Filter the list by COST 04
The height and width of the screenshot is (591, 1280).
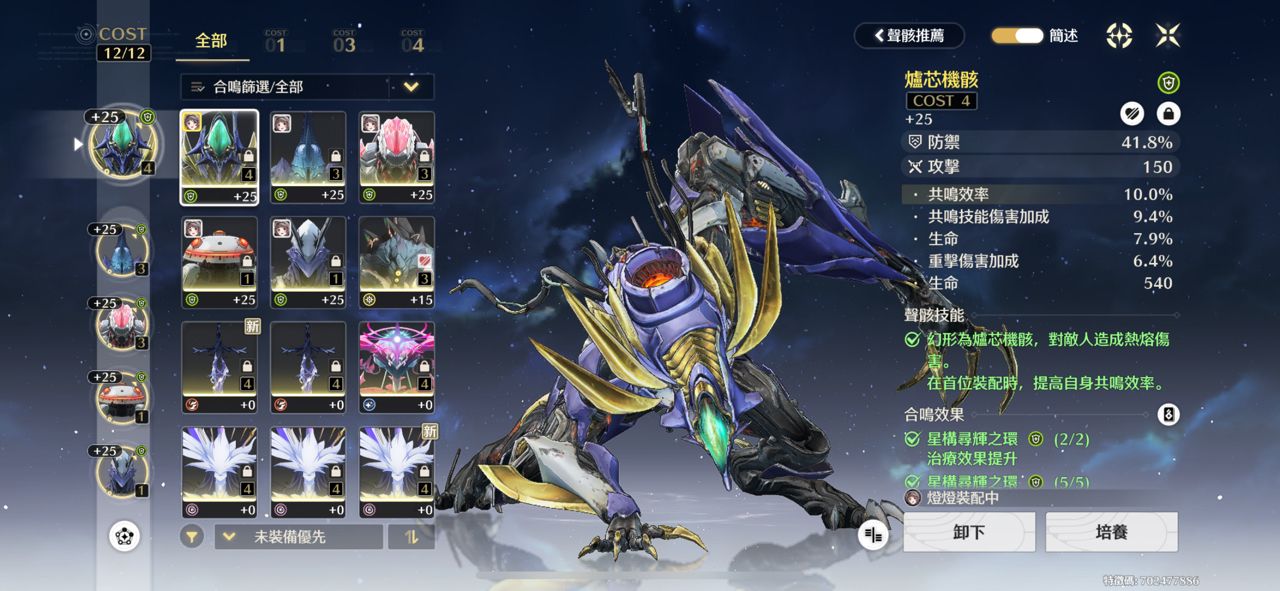click(412, 42)
